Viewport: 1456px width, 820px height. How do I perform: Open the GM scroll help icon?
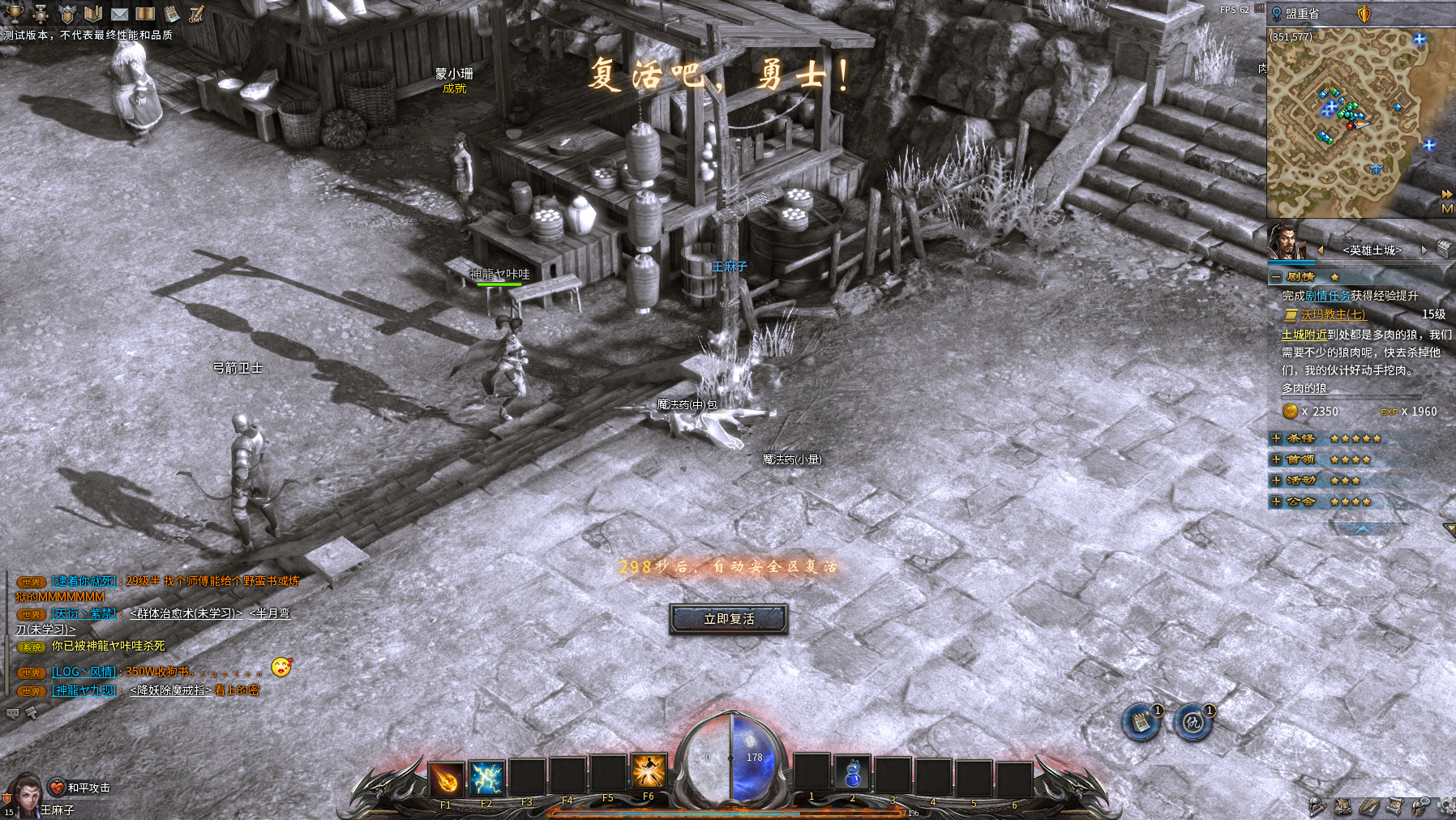pos(197,14)
